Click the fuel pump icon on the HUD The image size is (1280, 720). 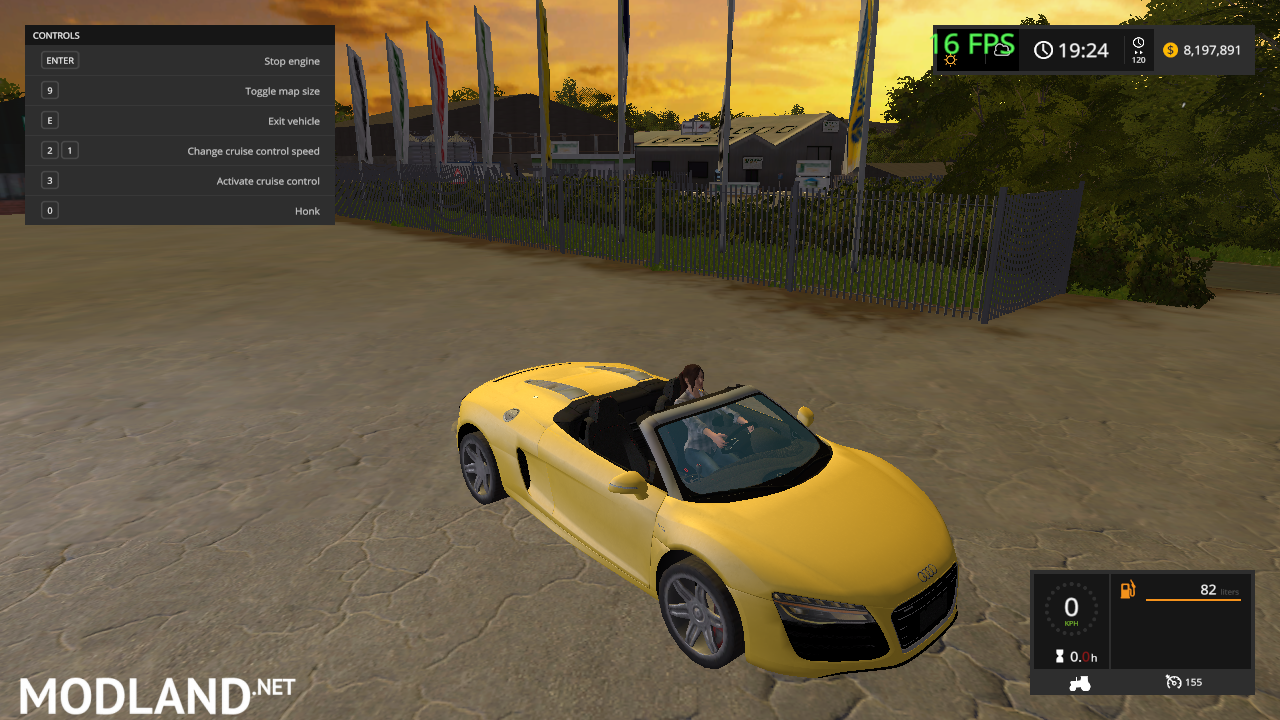pos(1128,591)
